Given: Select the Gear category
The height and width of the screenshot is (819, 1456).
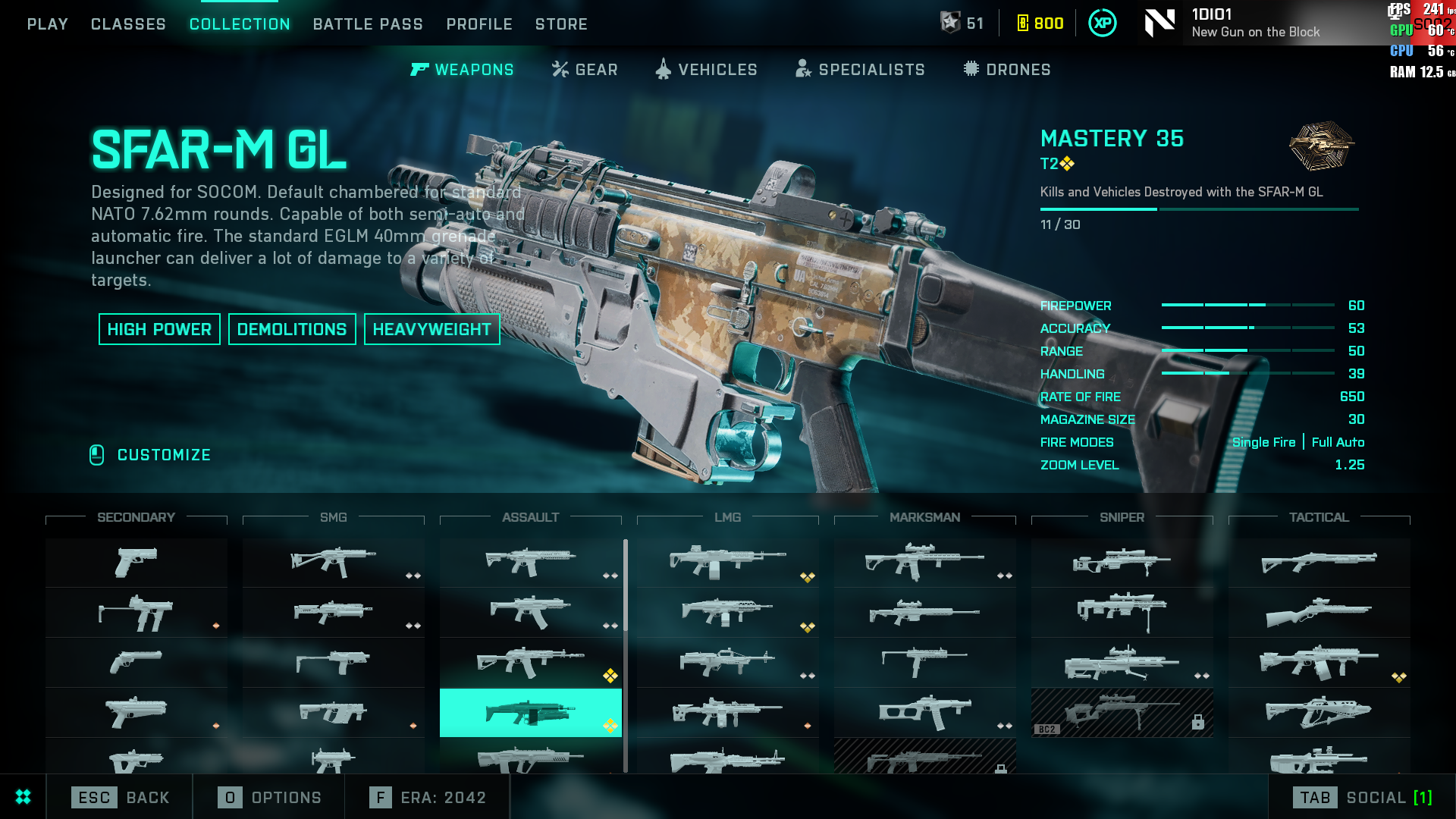Looking at the screenshot, I should [585, 70].
